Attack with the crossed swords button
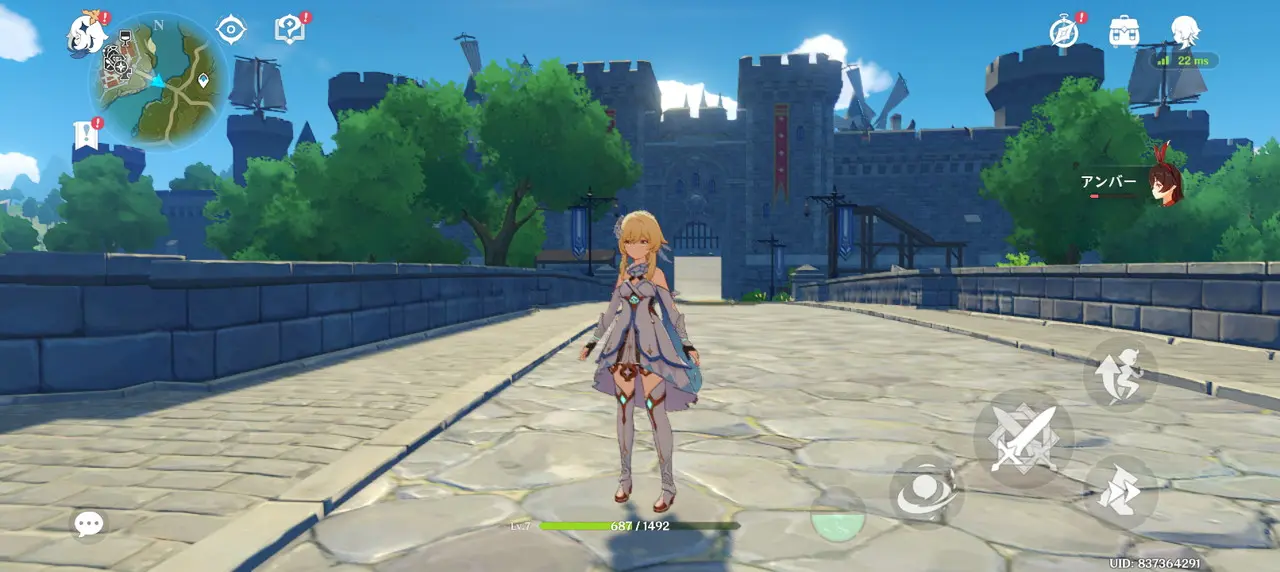 pyautogui.click(x=1023, y=438)
